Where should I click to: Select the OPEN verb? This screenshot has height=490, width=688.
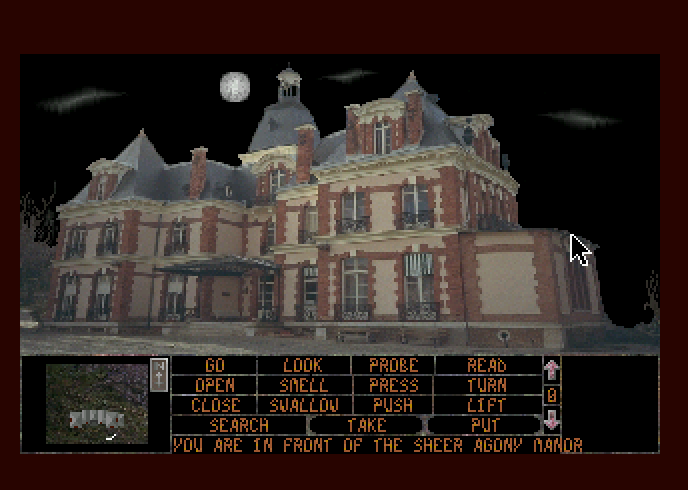point(214,385)
